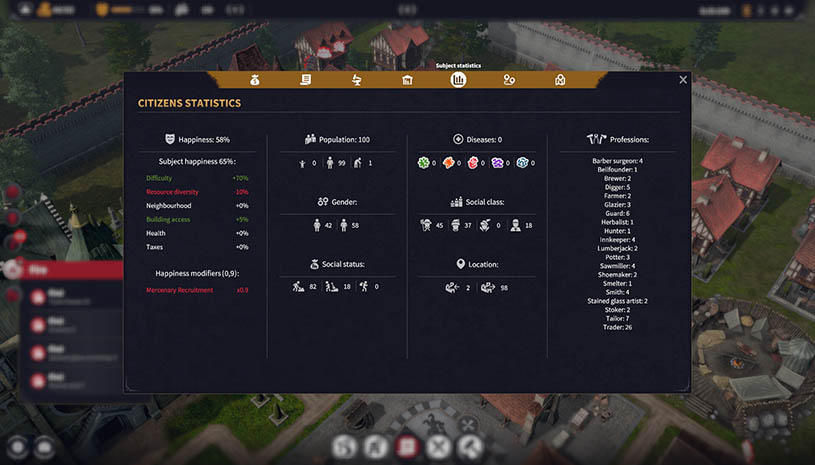Viewport: 815px width, 465px height.
Task: Open the people and location pin tab
Action: [509, 80]
